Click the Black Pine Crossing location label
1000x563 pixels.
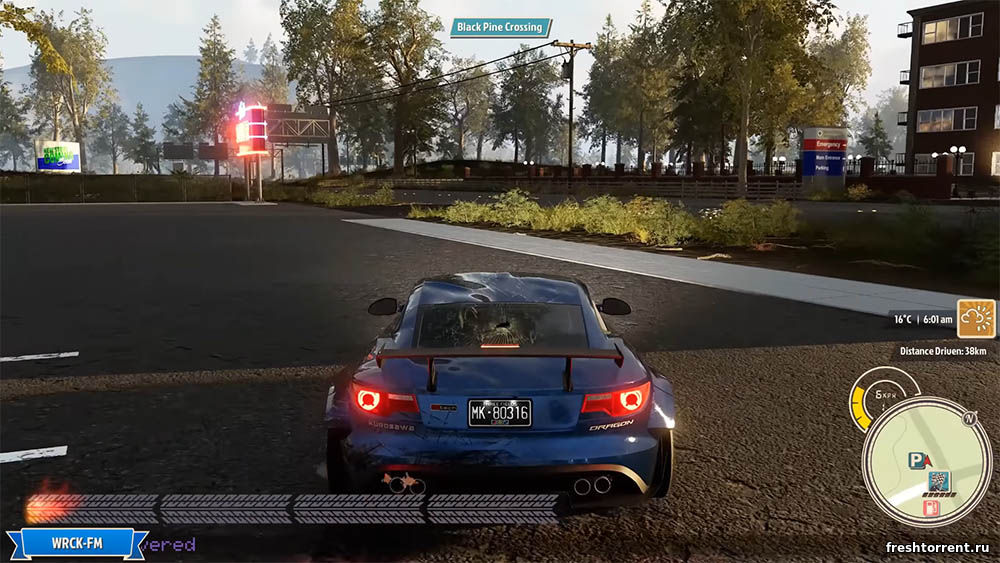coord(500,28)
